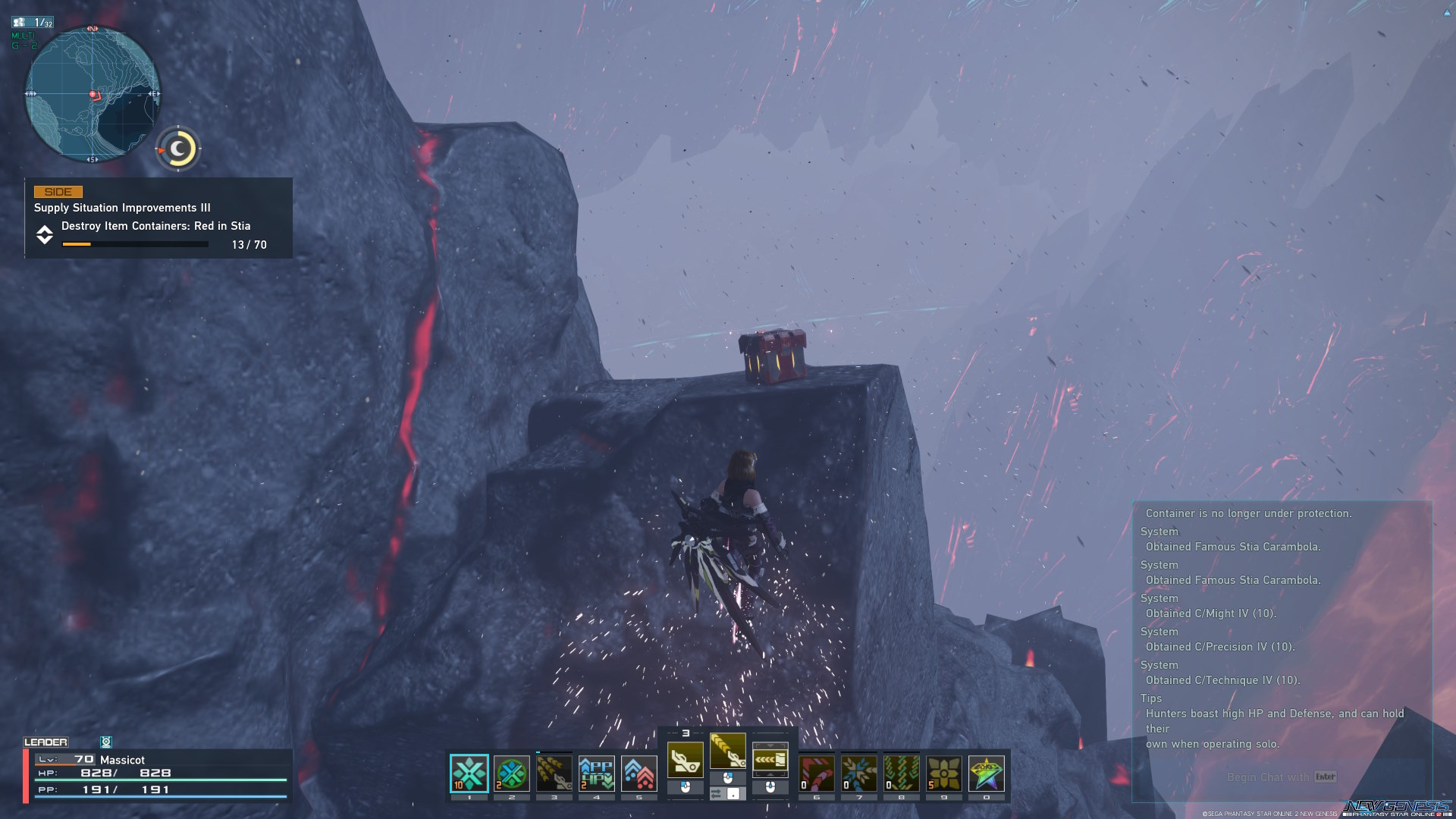
Task: Activate the blue and red chevrons skill
Action: coord(639,773)
